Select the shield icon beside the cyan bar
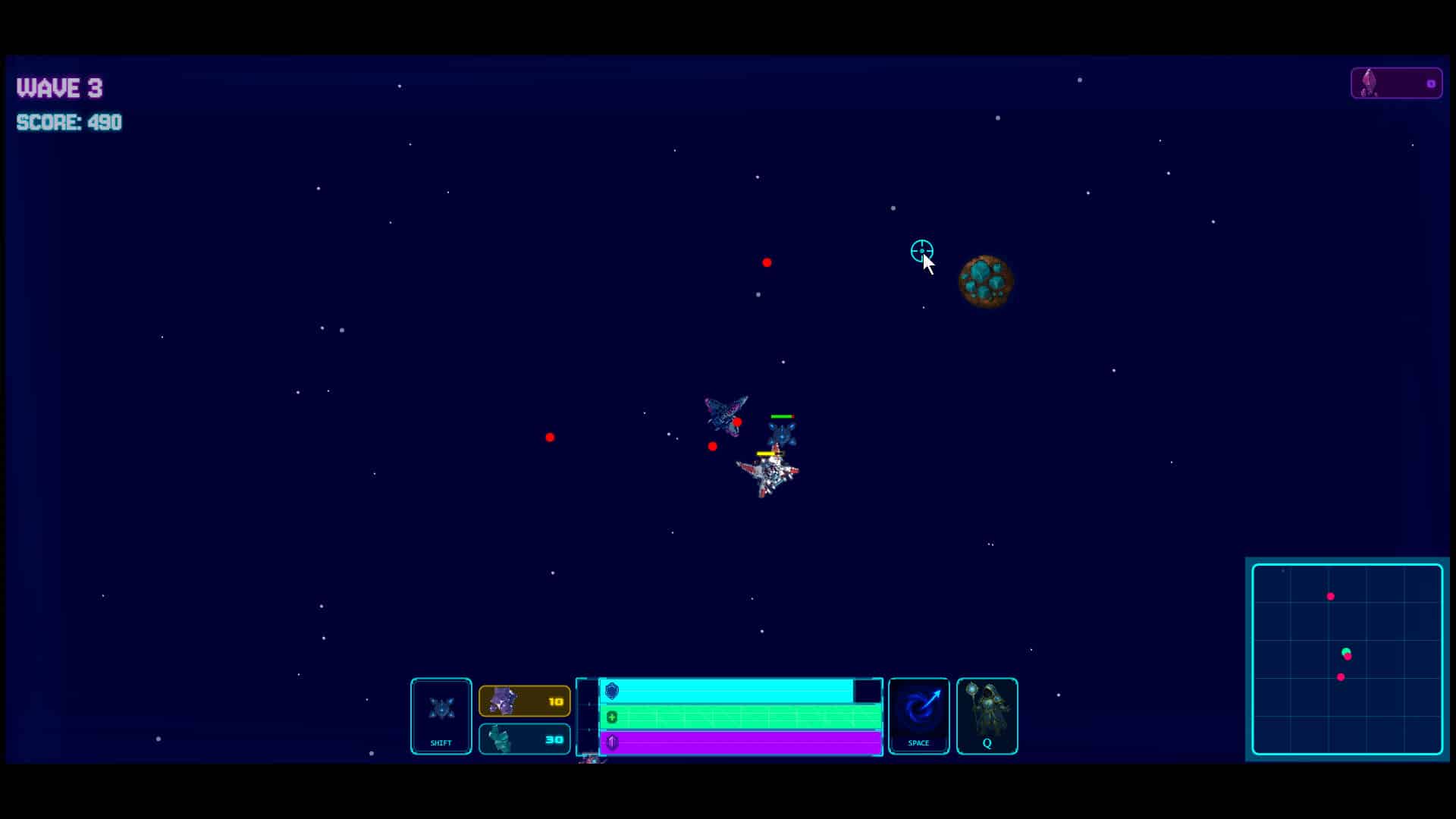1456x819 pixels. 611,690
